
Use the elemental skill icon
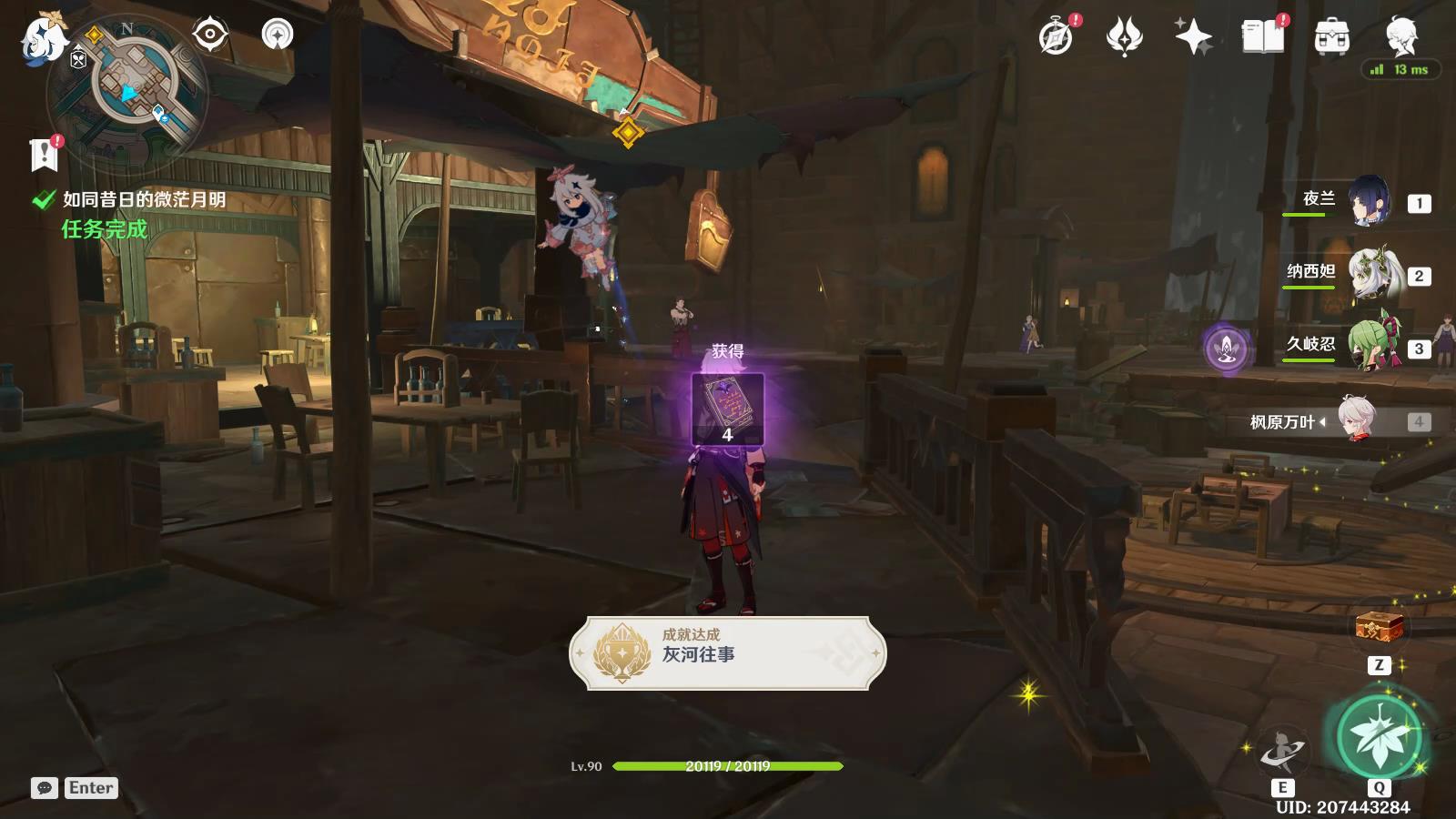(1281, 752)
